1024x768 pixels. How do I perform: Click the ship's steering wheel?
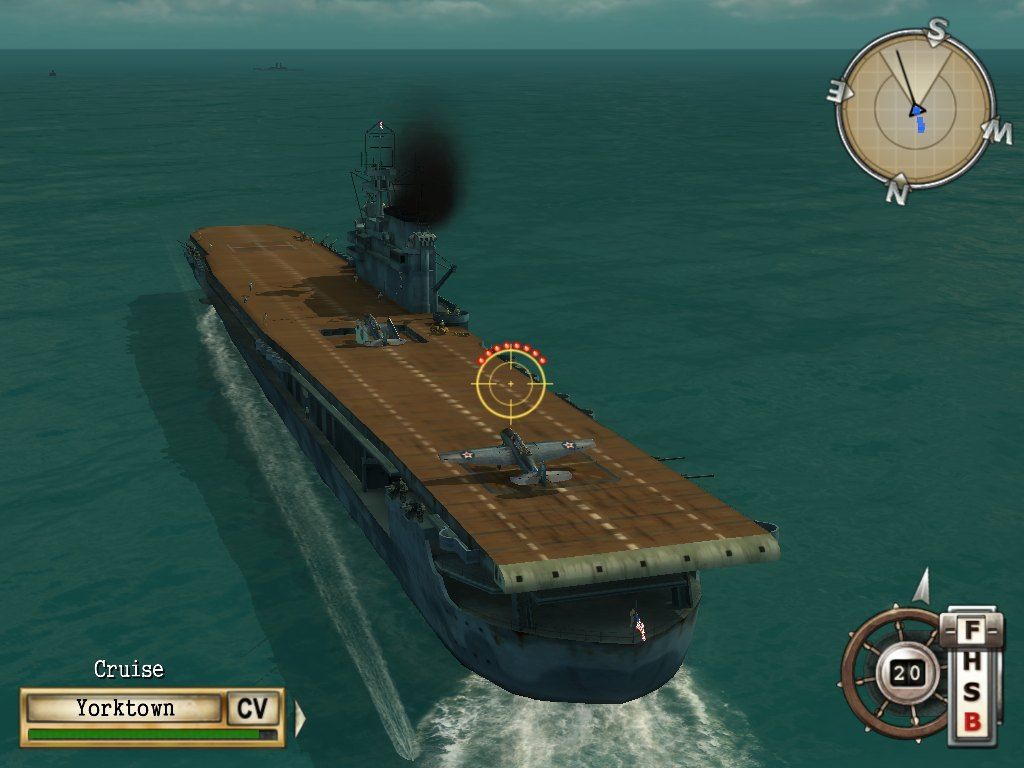click(895, 672)
